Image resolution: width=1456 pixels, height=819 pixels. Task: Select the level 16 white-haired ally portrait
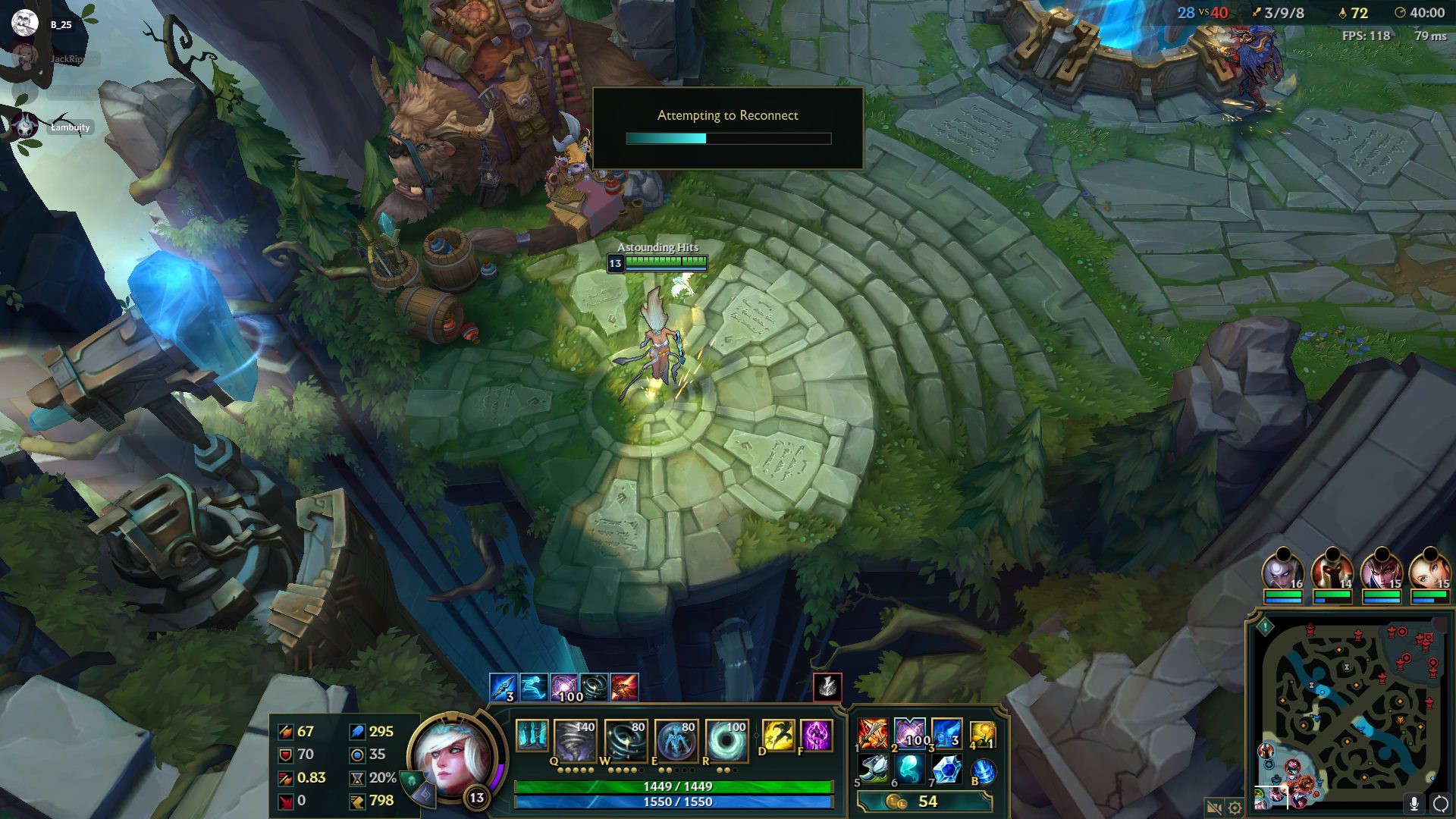tap(1282, 571)
